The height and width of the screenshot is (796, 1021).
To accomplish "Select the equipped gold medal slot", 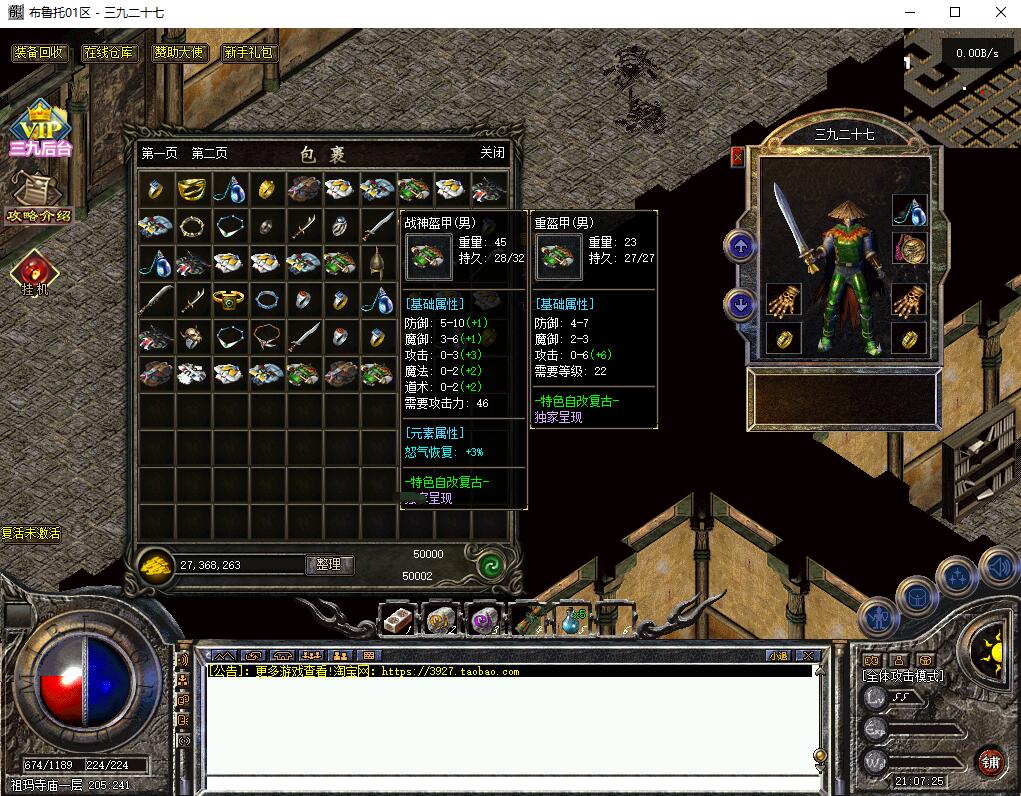I will (x=909, y=248).
